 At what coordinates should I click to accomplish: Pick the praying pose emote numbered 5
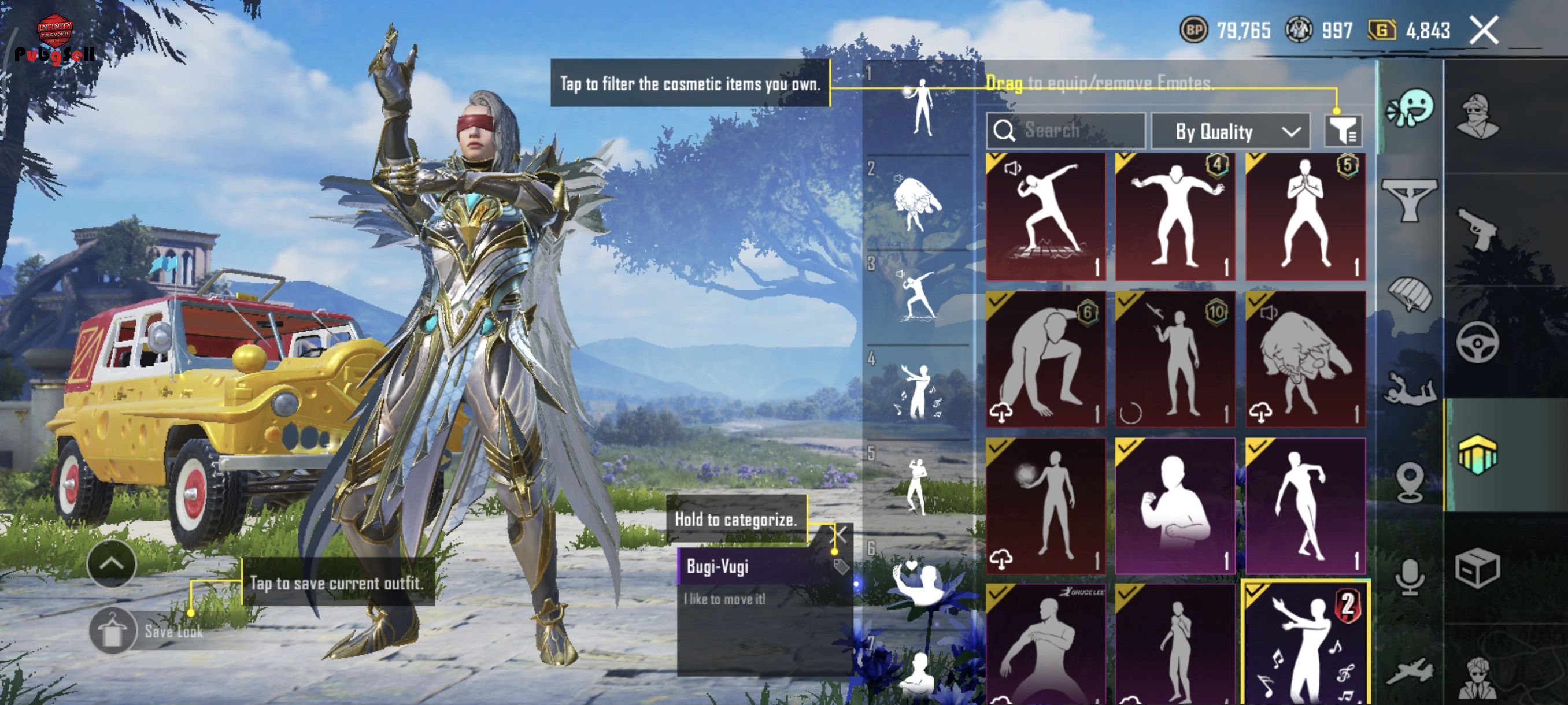(1305, 217)
